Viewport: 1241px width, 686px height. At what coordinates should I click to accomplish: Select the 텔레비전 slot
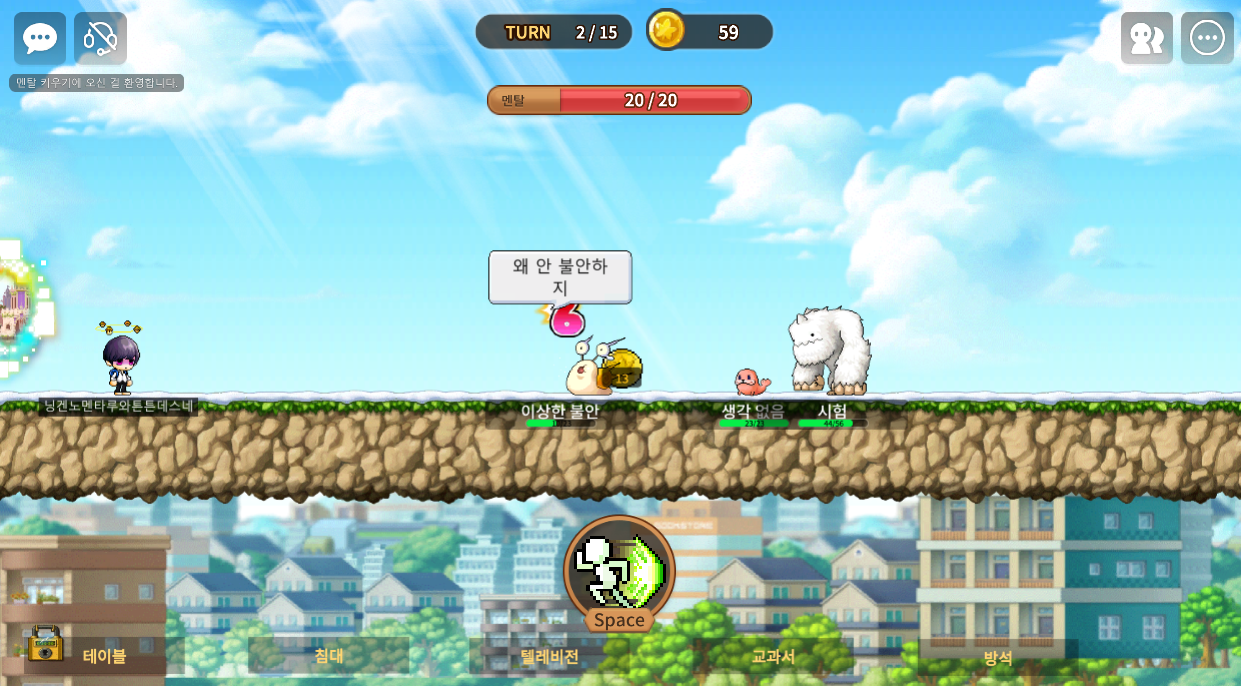[549, 656]
